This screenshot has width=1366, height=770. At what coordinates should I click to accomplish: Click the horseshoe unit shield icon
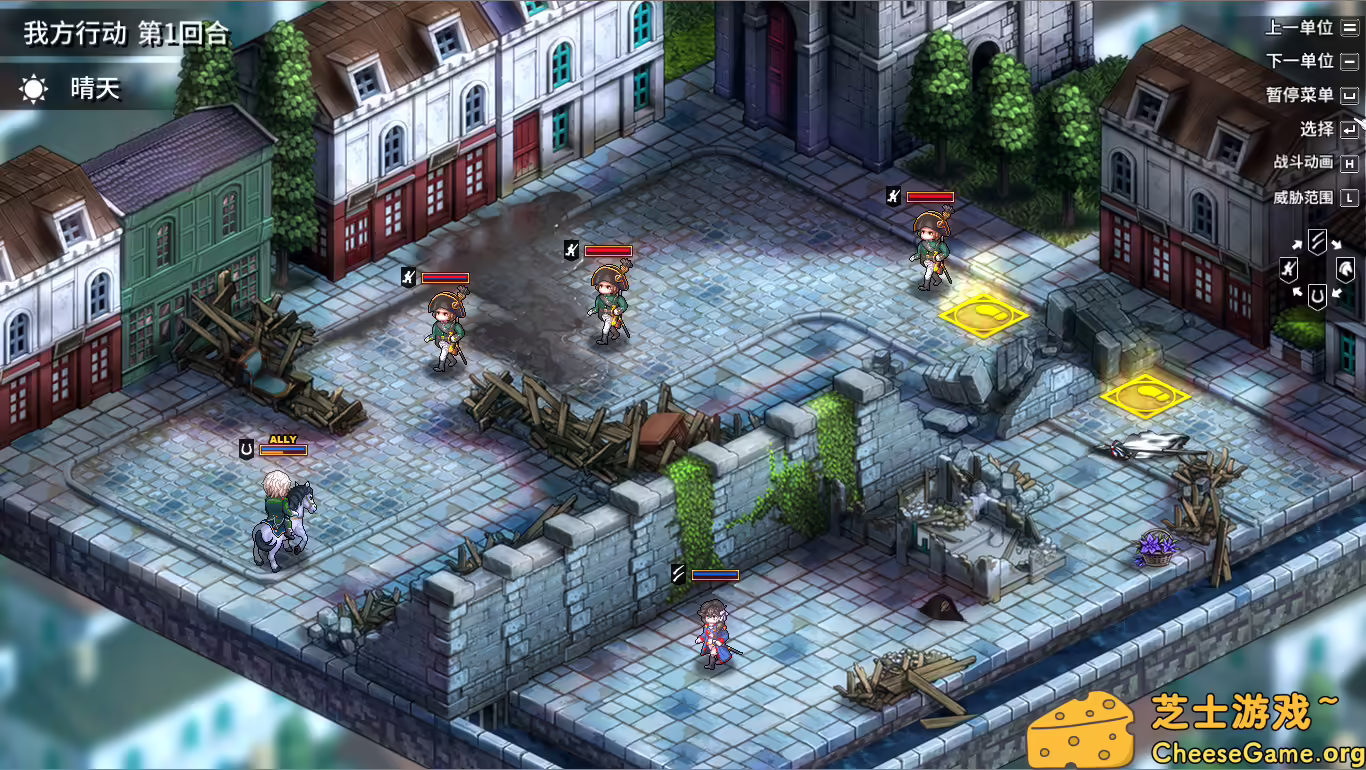pyautogui.click(x=1317, y=297)
